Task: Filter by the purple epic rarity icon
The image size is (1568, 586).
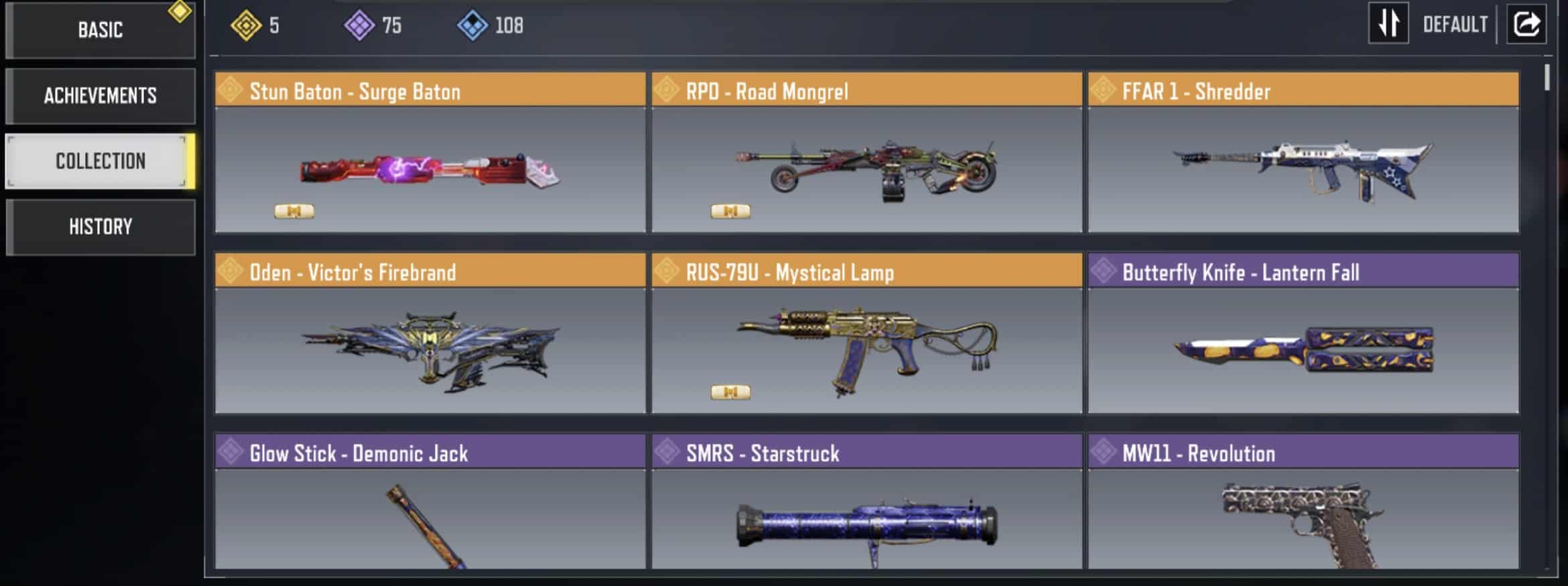Action: tap(359, 25)
